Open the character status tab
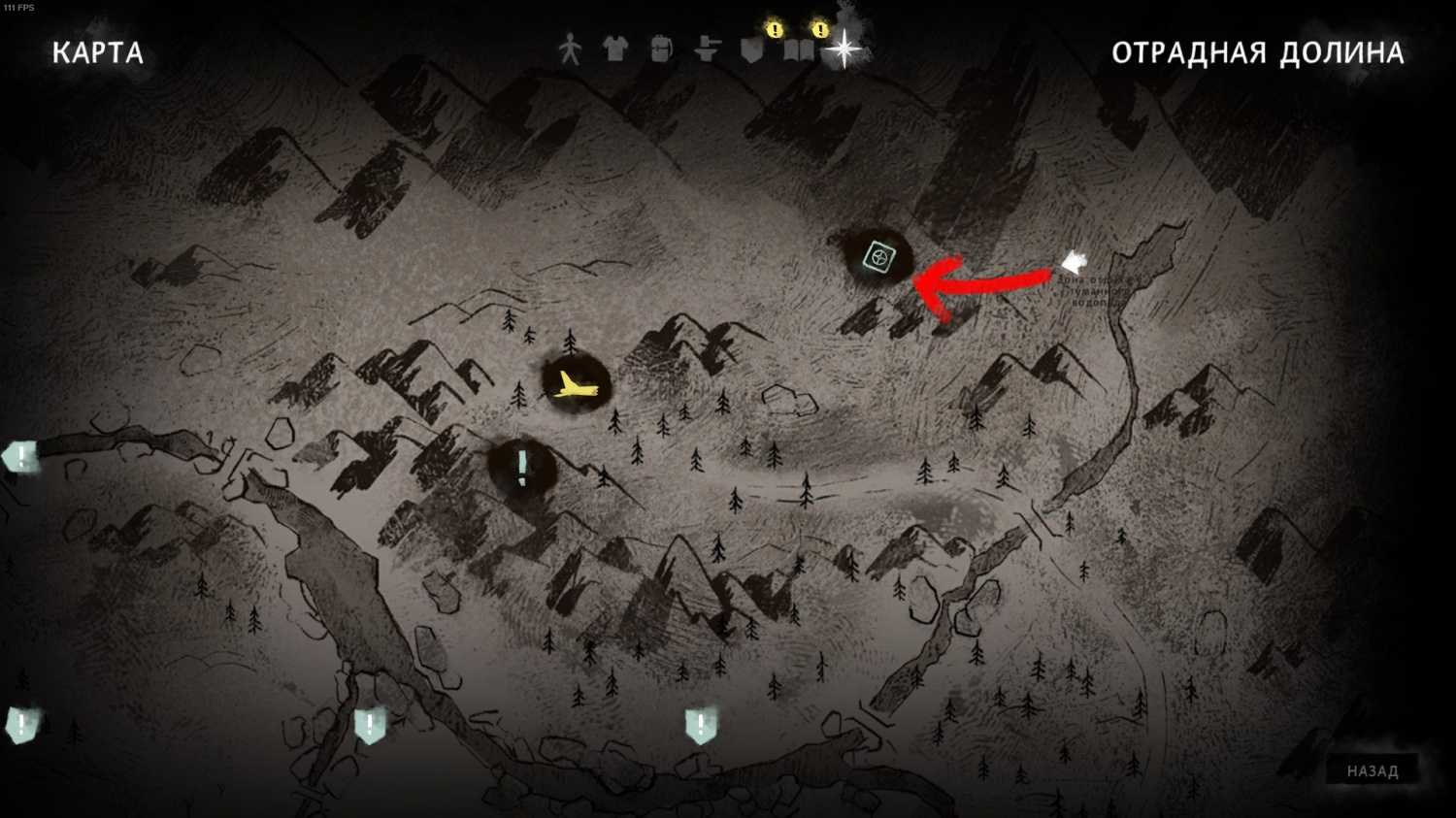The height and width of the screenshot is (818, 1456). pyautogui.click(x=569, y=49)
